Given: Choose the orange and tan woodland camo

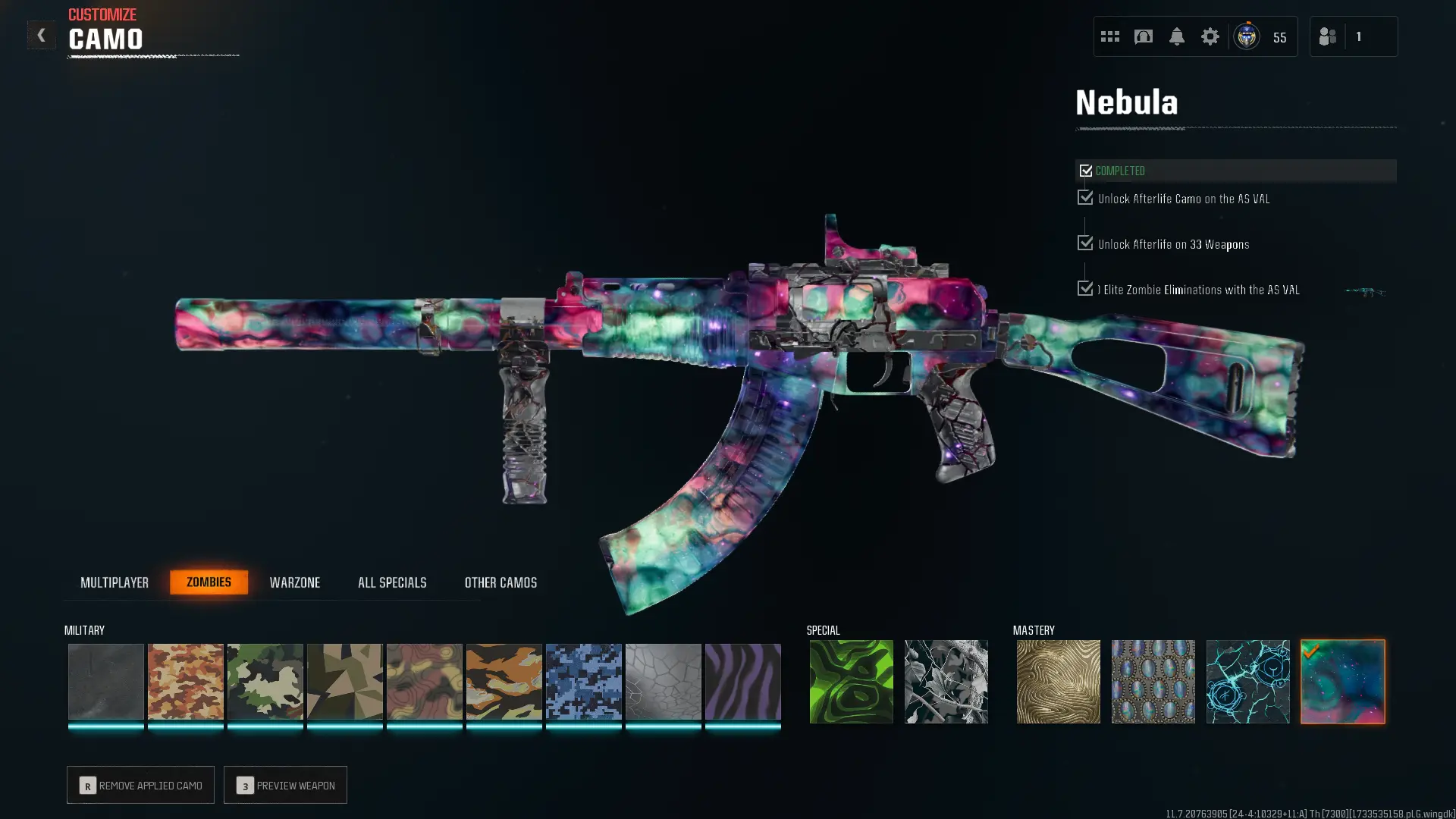Looking at the screenshot, I should click(x=186, y=681).
